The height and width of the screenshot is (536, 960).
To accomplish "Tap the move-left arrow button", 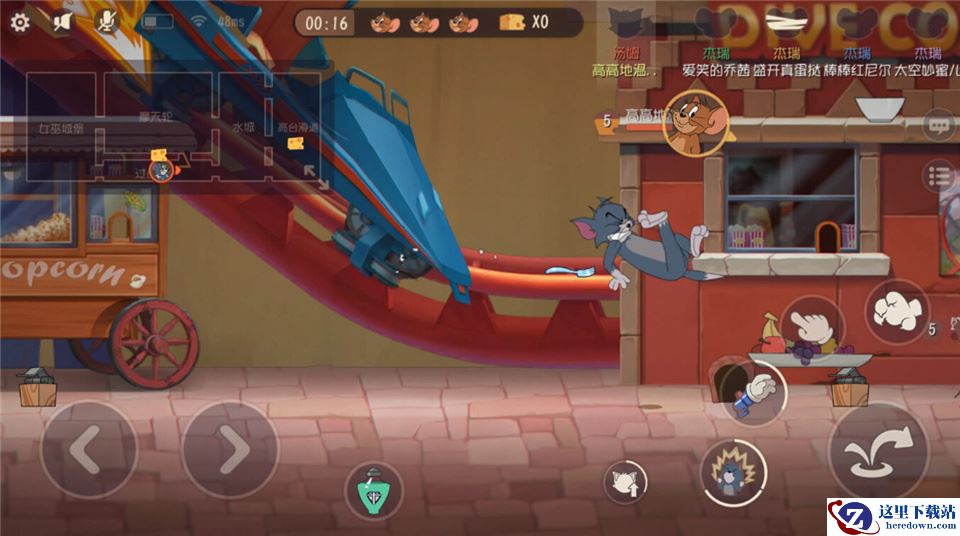I will point(88,451).
